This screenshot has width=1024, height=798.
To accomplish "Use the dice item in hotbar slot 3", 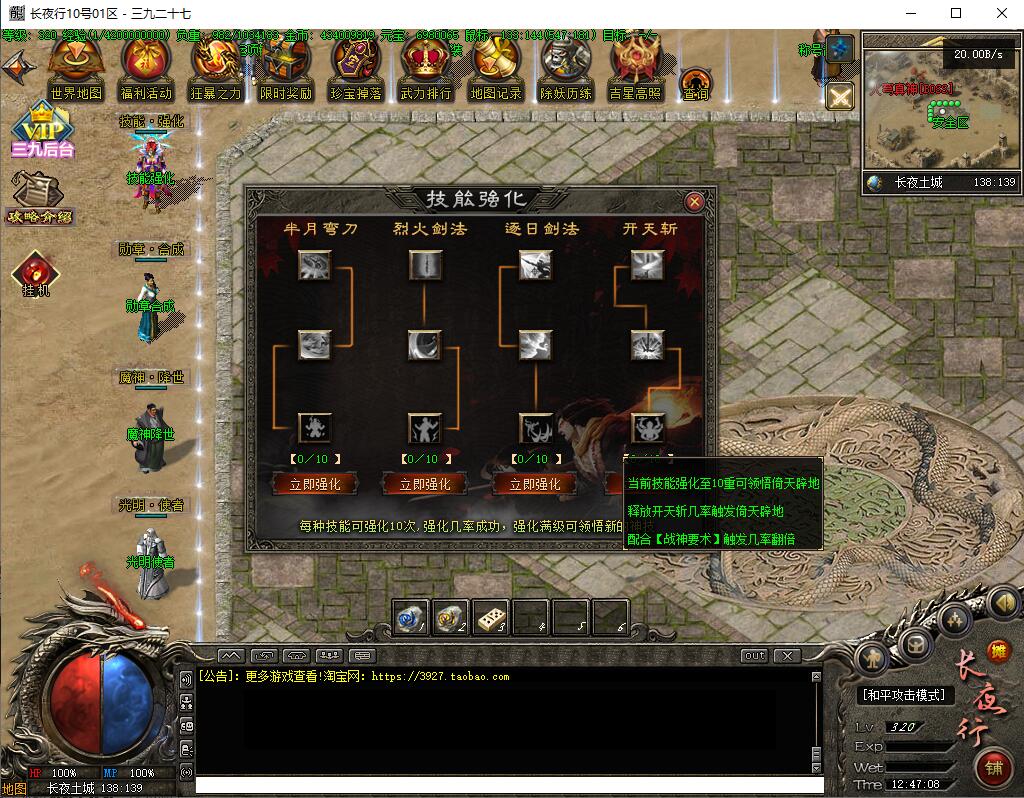I will click(490, 617).
